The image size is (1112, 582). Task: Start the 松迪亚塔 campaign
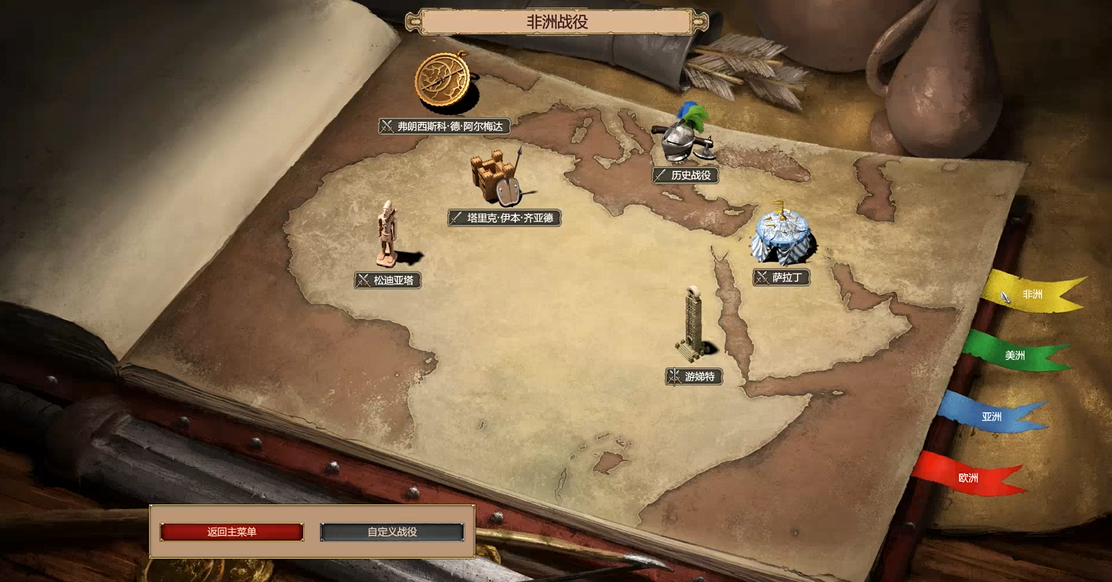(388, 280)
